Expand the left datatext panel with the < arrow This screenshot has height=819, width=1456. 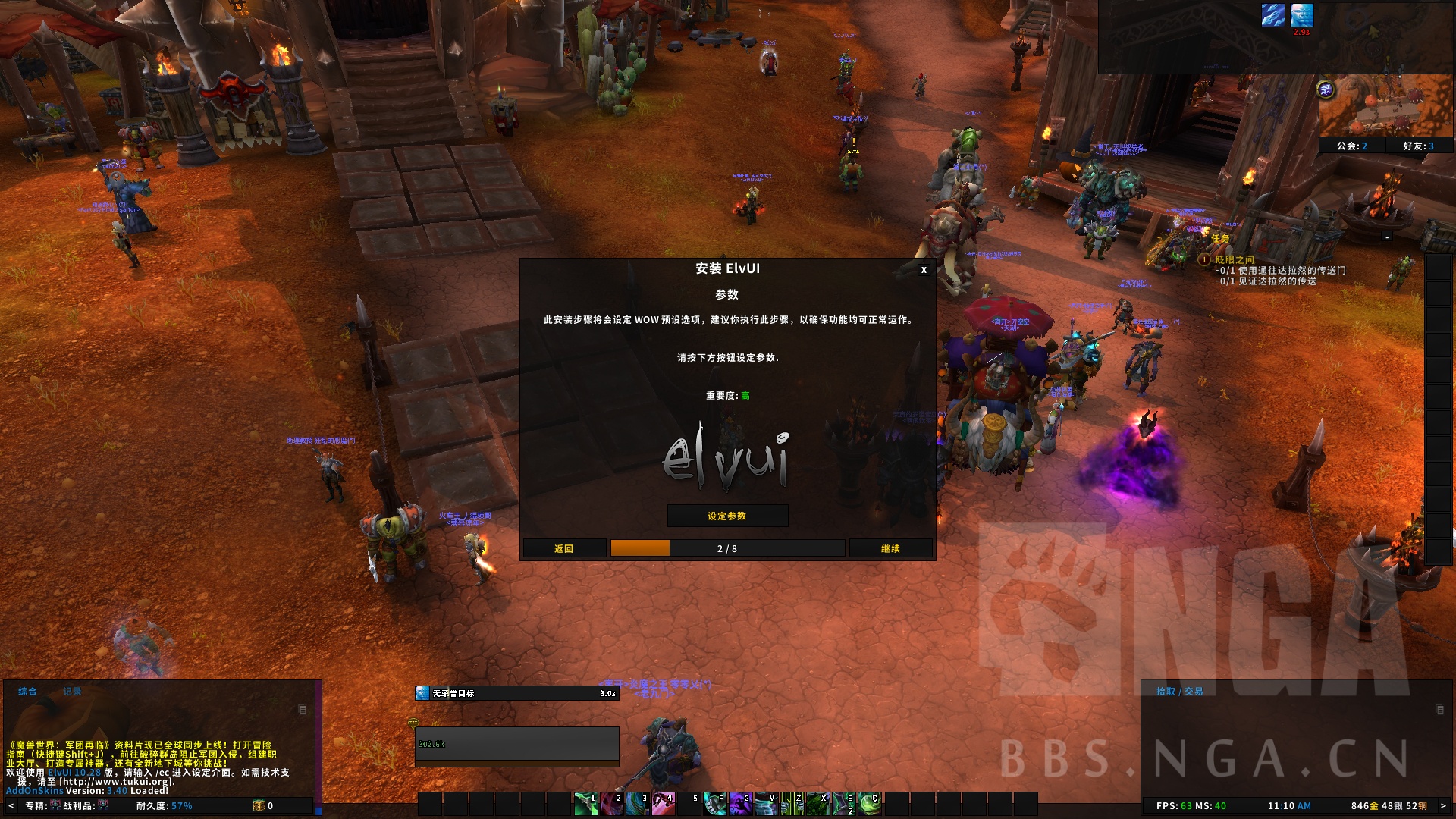click(11, 806)
